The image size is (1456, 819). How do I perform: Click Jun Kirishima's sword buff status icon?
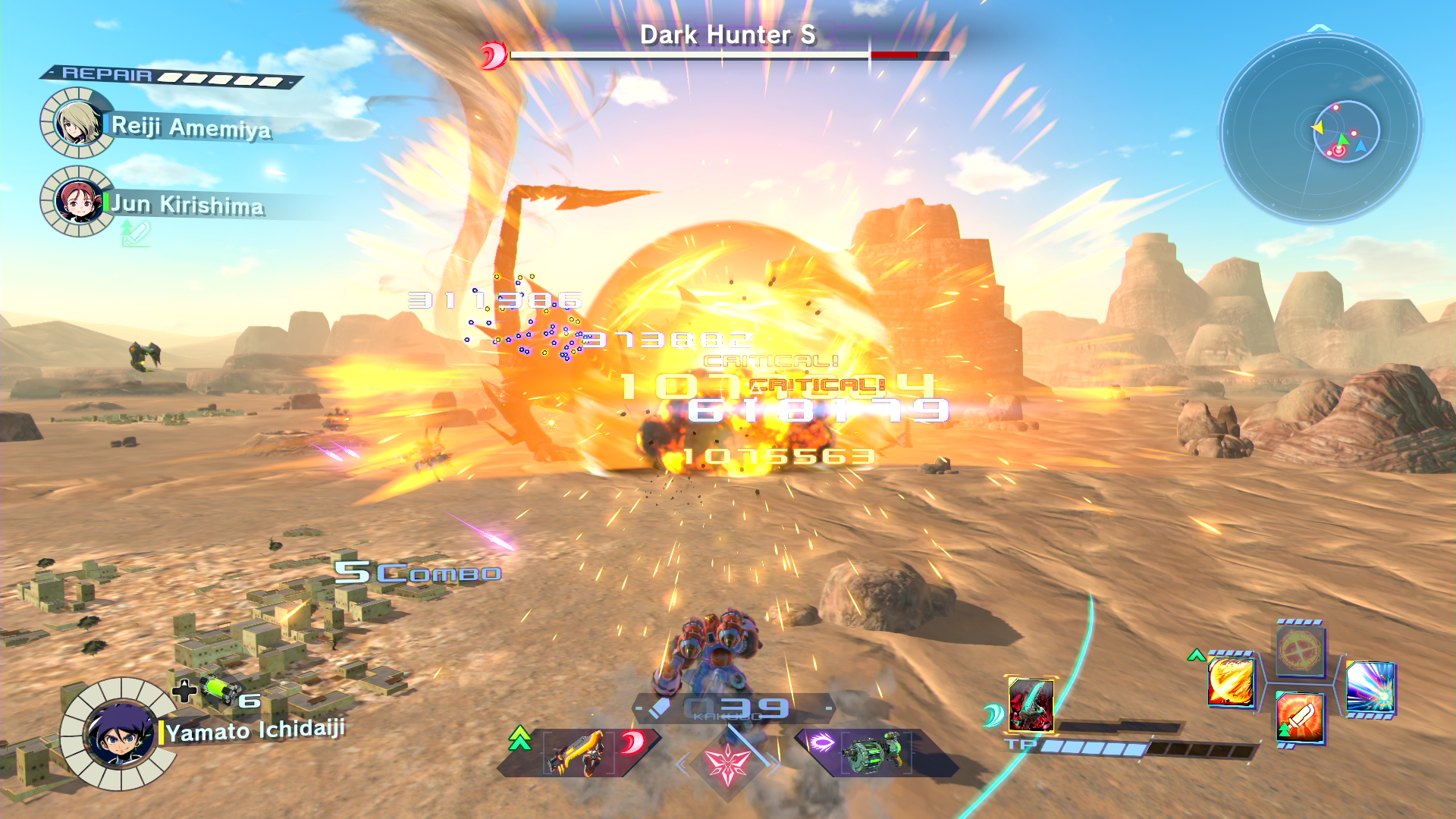point(135,234)
